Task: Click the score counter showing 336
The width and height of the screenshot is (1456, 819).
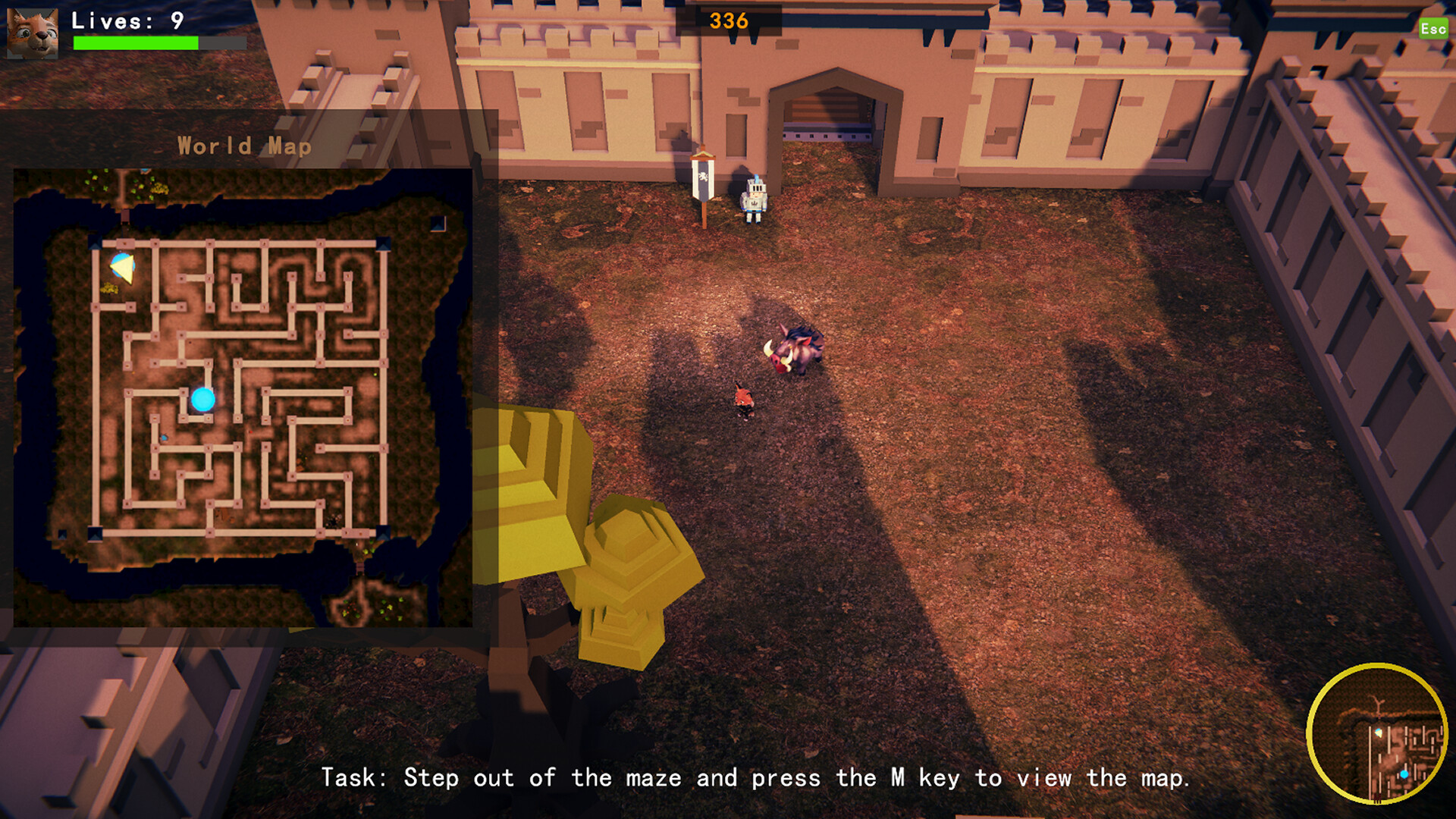Action: click(x=727, y=21)
